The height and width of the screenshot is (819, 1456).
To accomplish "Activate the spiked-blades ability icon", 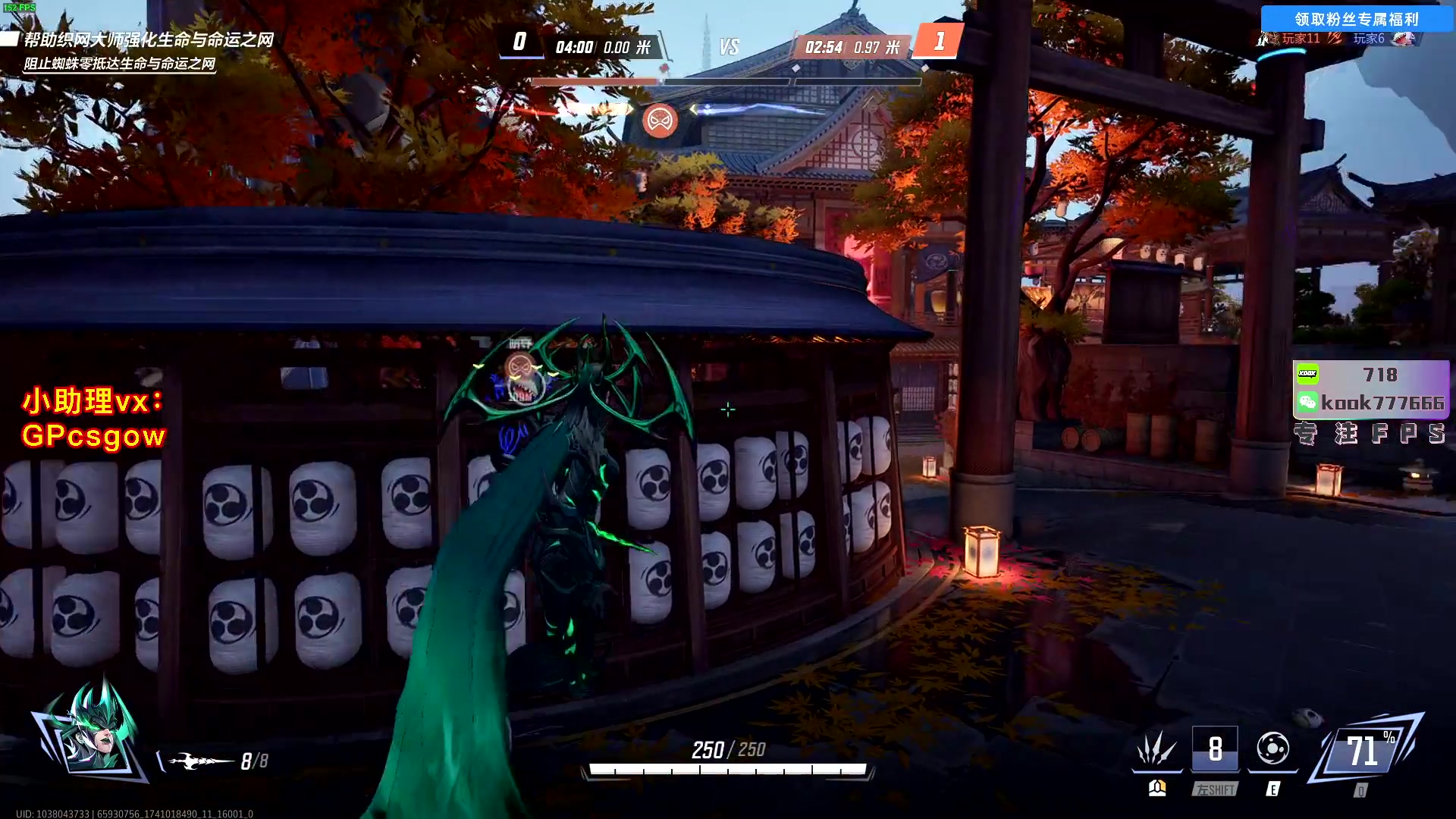I will point(1156,749).
